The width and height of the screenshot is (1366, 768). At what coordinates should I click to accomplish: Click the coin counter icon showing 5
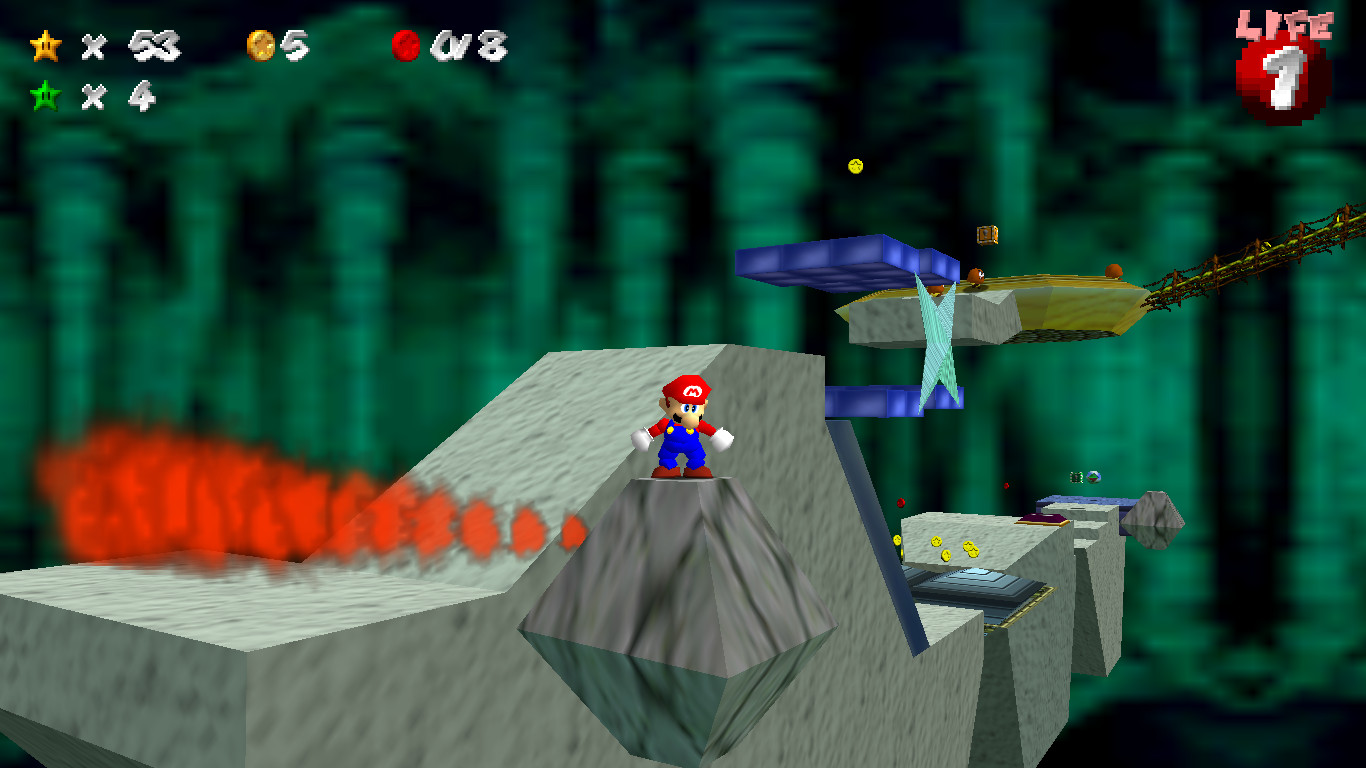tap(262, 44)
